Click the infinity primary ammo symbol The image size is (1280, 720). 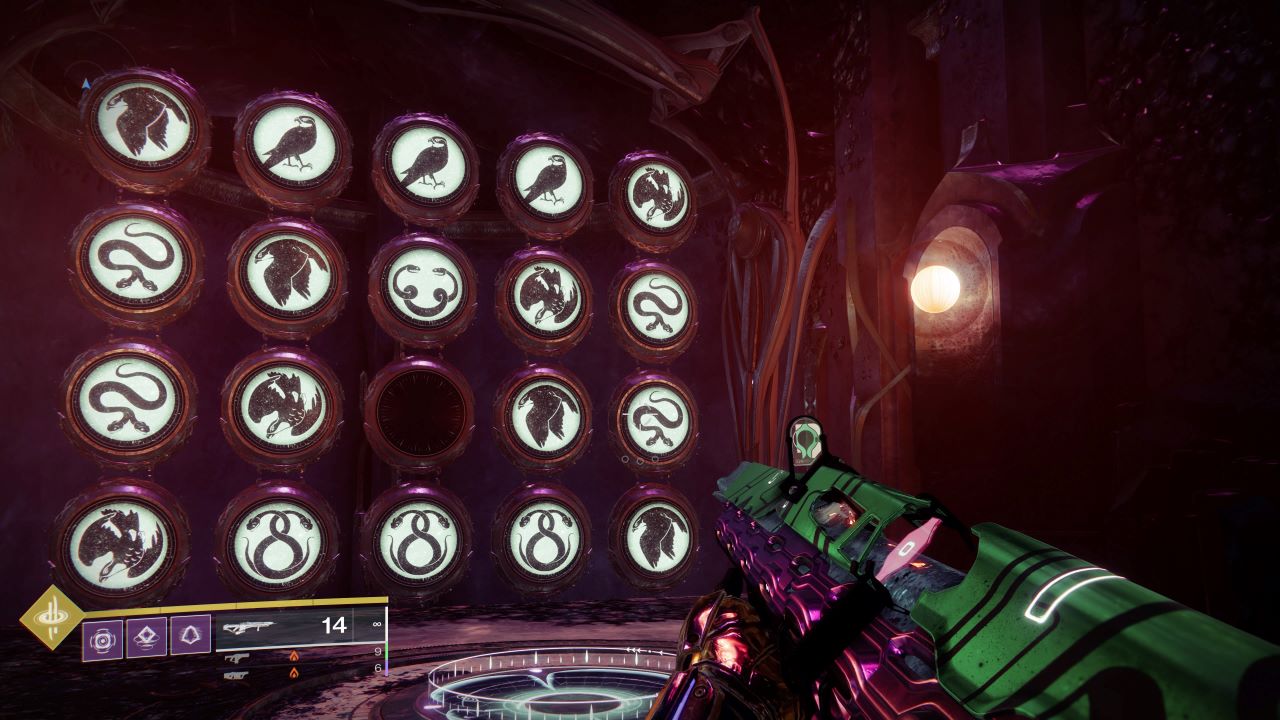tap(377, 624)
